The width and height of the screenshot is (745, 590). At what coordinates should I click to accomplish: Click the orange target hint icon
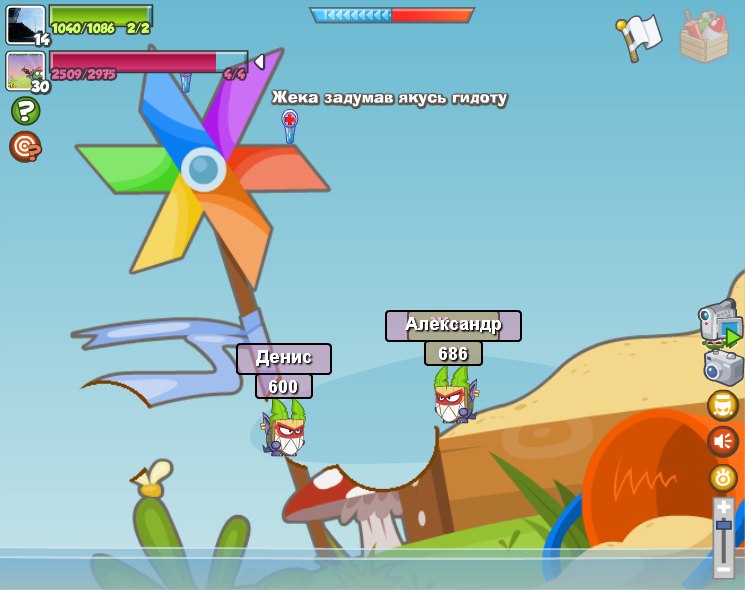coord(24,147)
